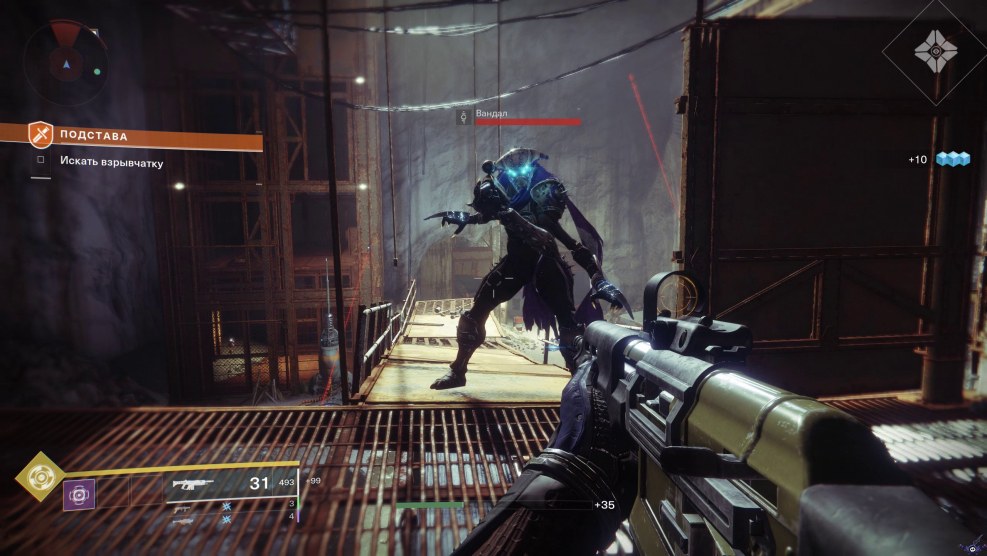Use the purple class ability icon

[x=79, y=493]
